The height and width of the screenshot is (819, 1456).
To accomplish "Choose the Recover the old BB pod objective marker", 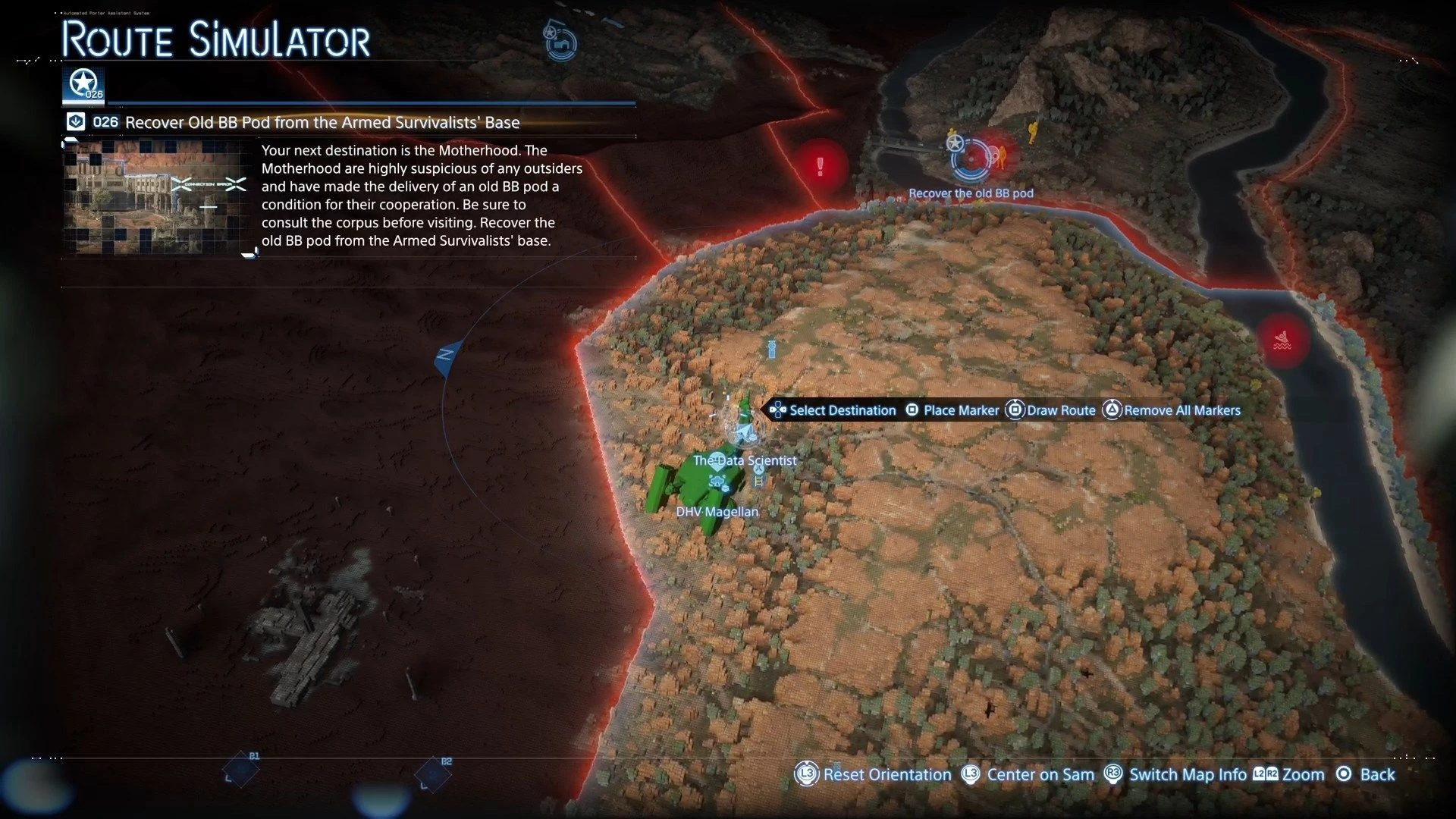I will coord(970,158).
